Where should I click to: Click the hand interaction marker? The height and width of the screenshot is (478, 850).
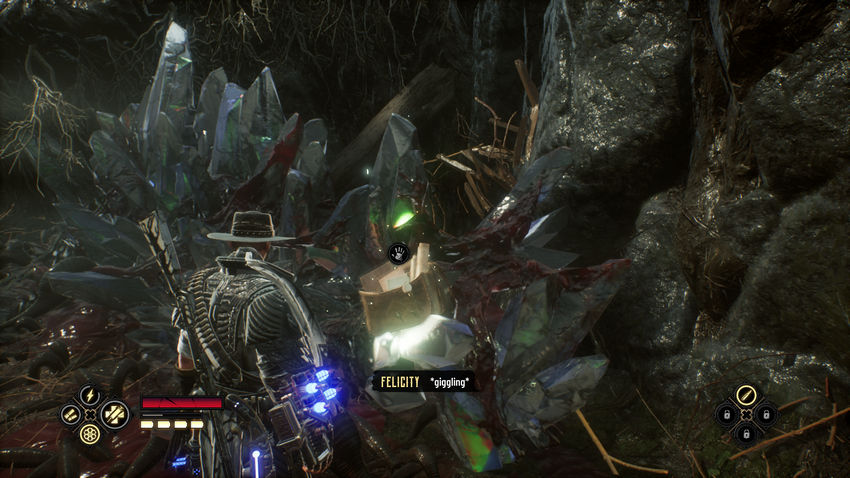click(397, 252)
